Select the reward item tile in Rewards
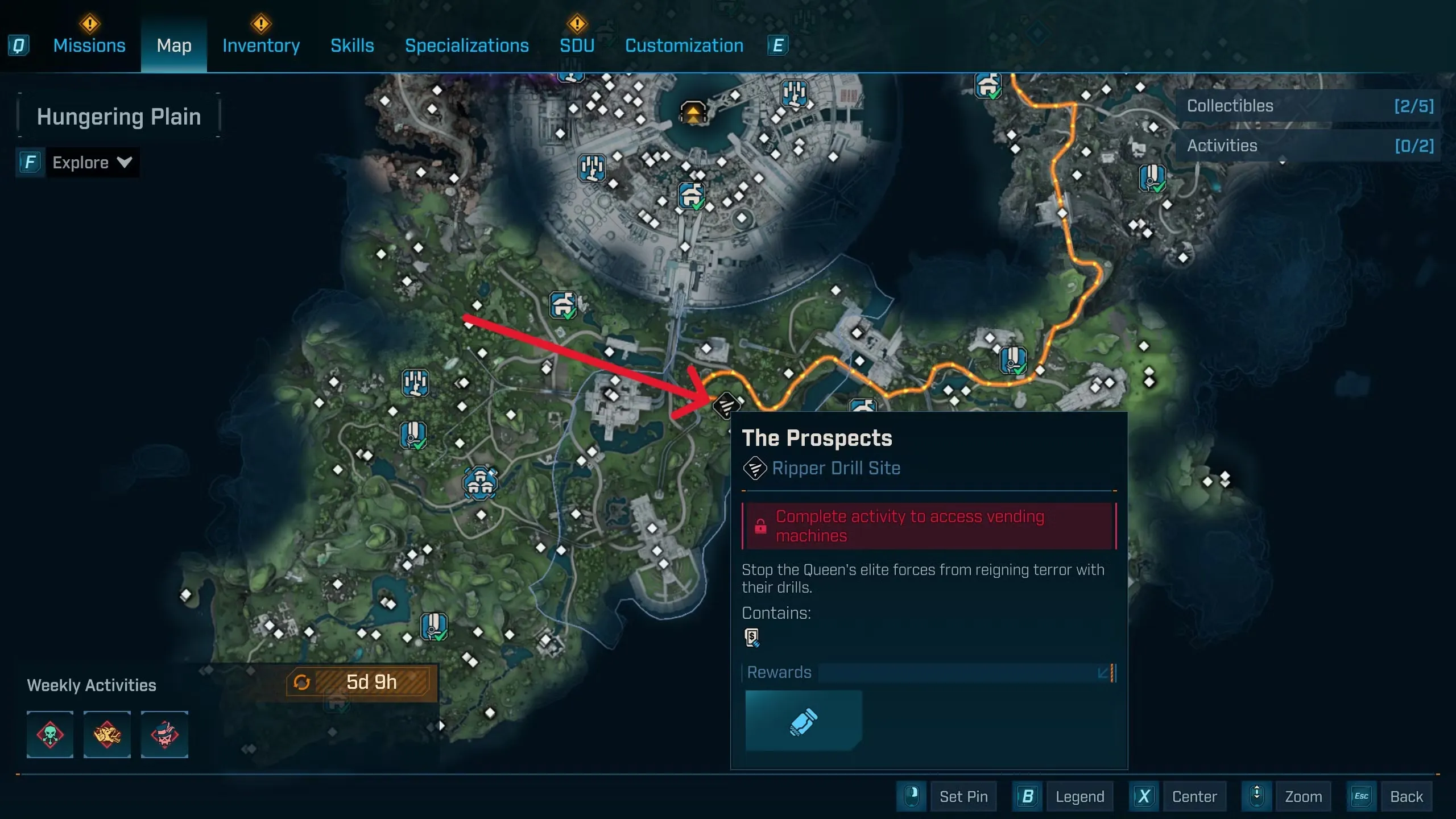Viewport: 1456px width, 819px height. (x=803, y=721)
